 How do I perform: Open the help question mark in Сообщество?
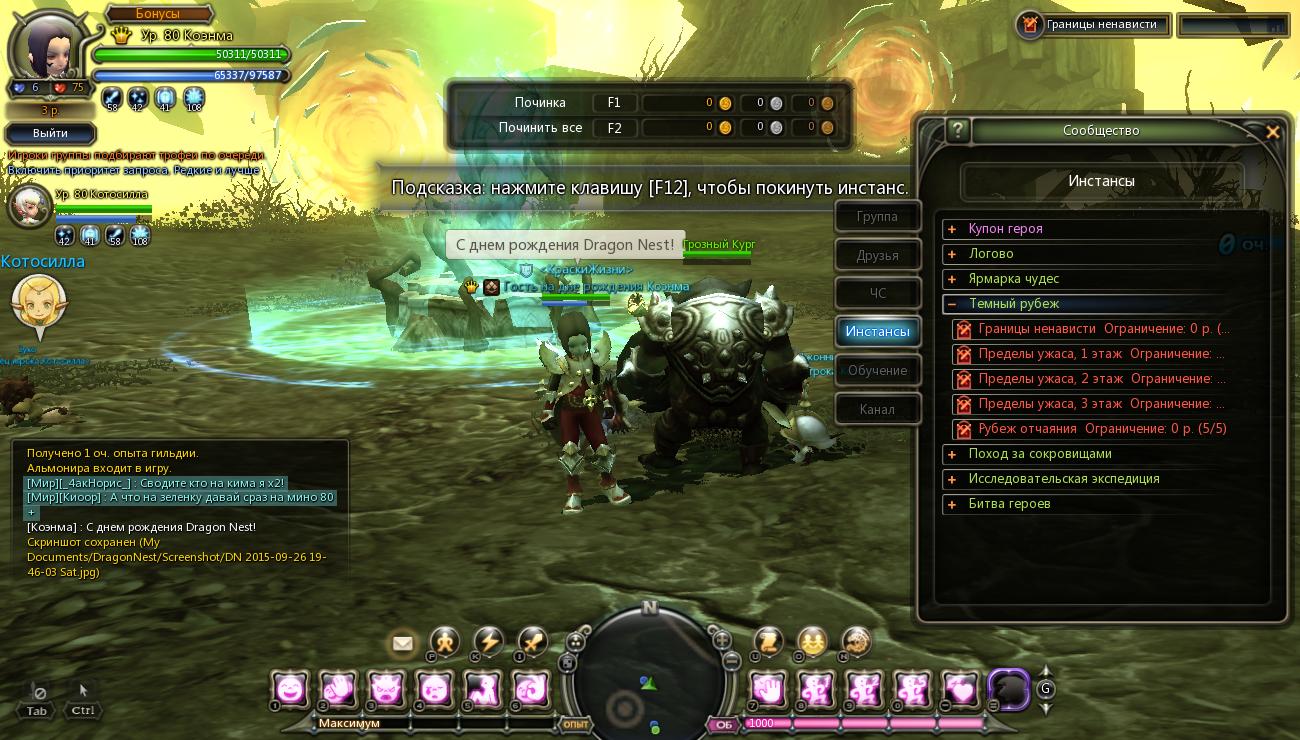(x=958, y=130)
